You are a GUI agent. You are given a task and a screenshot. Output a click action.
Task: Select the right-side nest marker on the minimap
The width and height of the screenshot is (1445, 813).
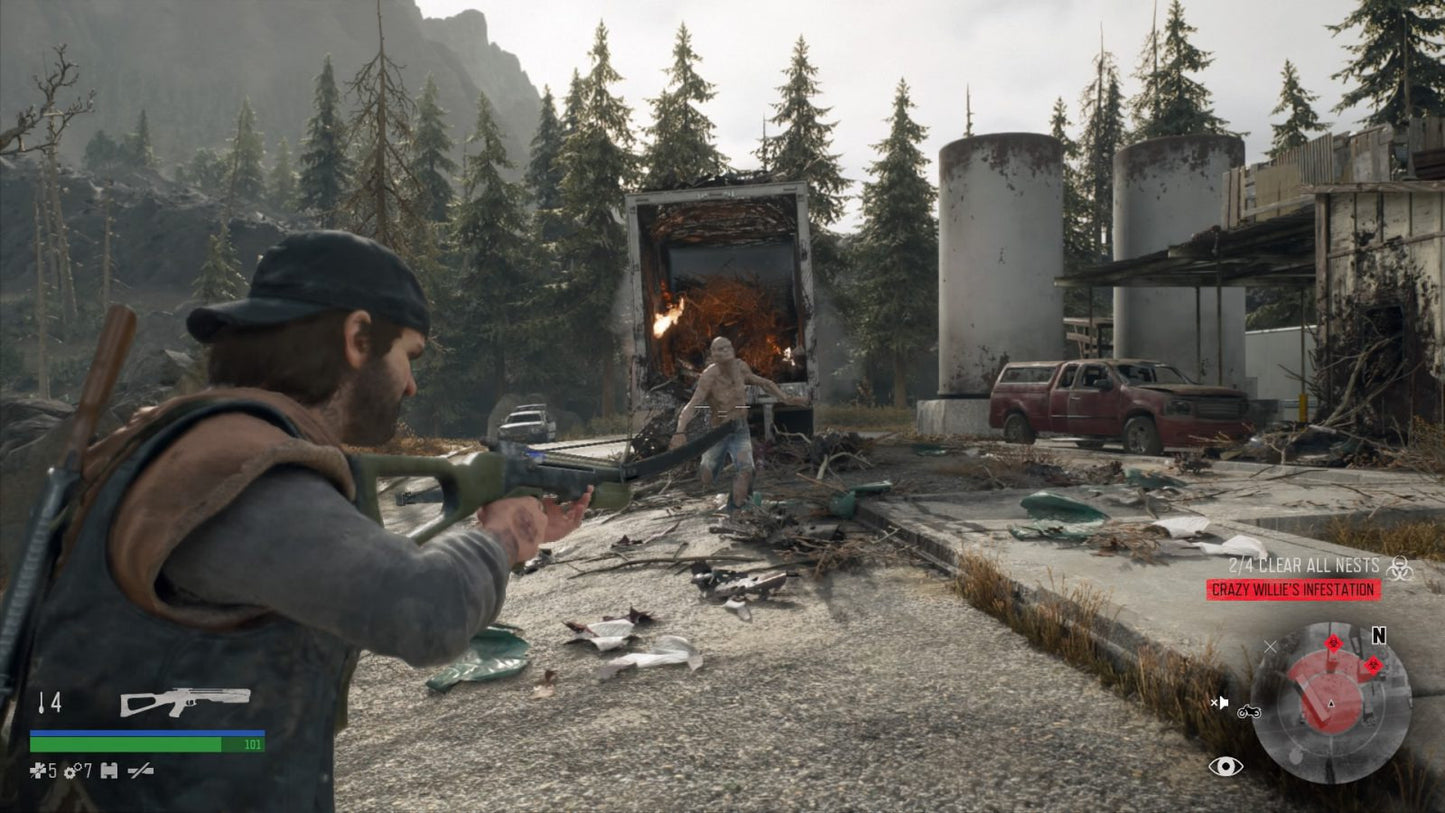[x=1373, y=667]
